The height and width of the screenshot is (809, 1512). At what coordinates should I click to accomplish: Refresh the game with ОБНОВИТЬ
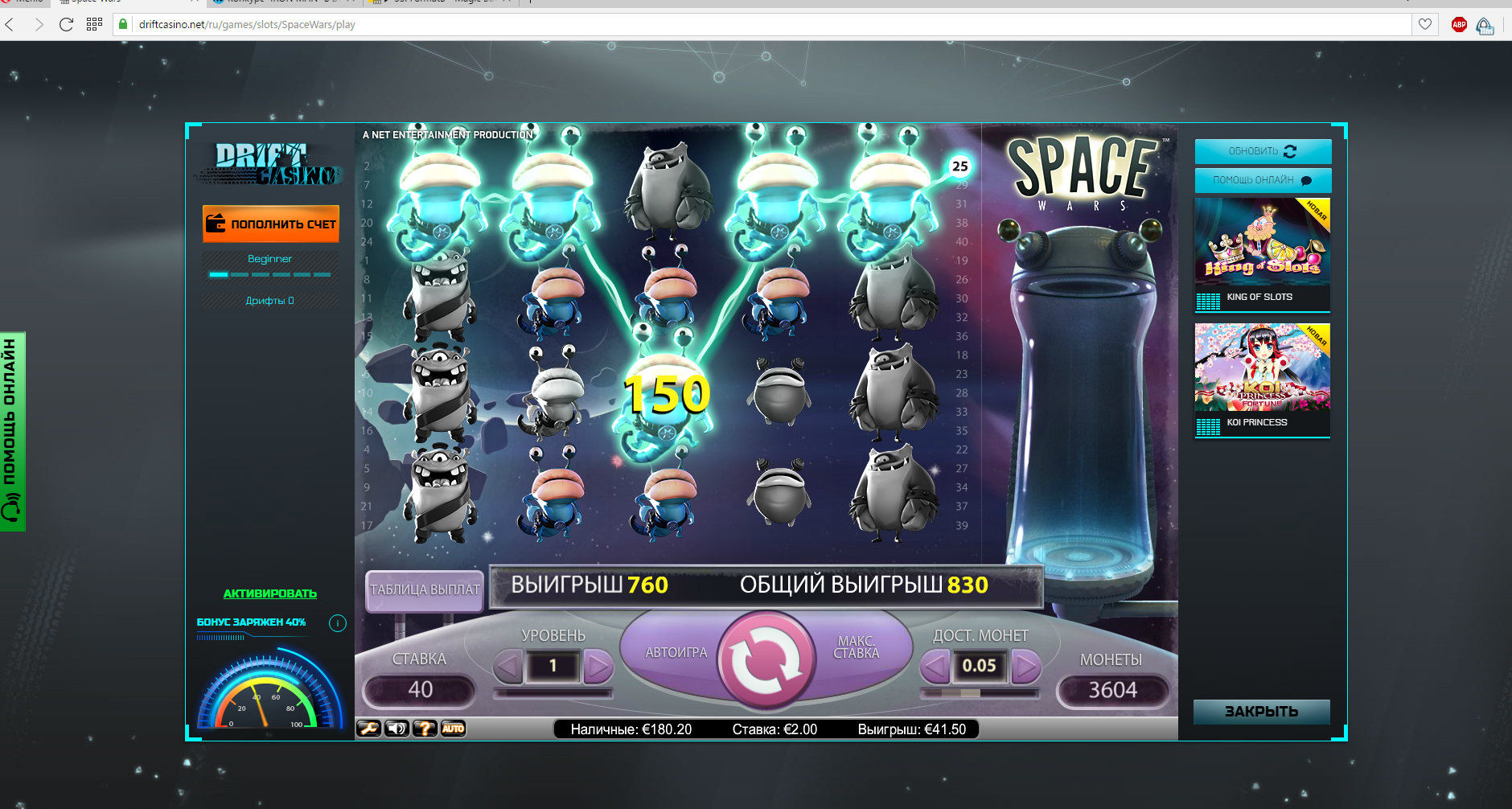tap(1263, 151)
